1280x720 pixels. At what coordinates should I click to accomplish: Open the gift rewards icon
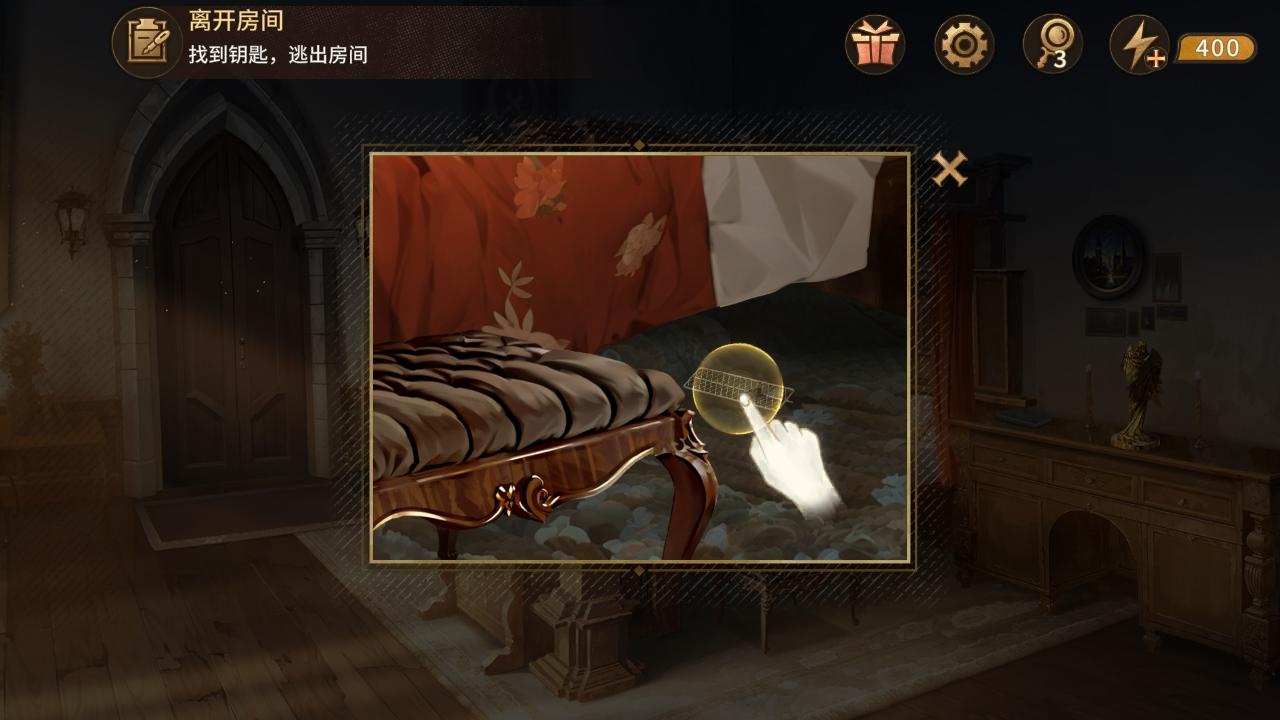[874, 44]
